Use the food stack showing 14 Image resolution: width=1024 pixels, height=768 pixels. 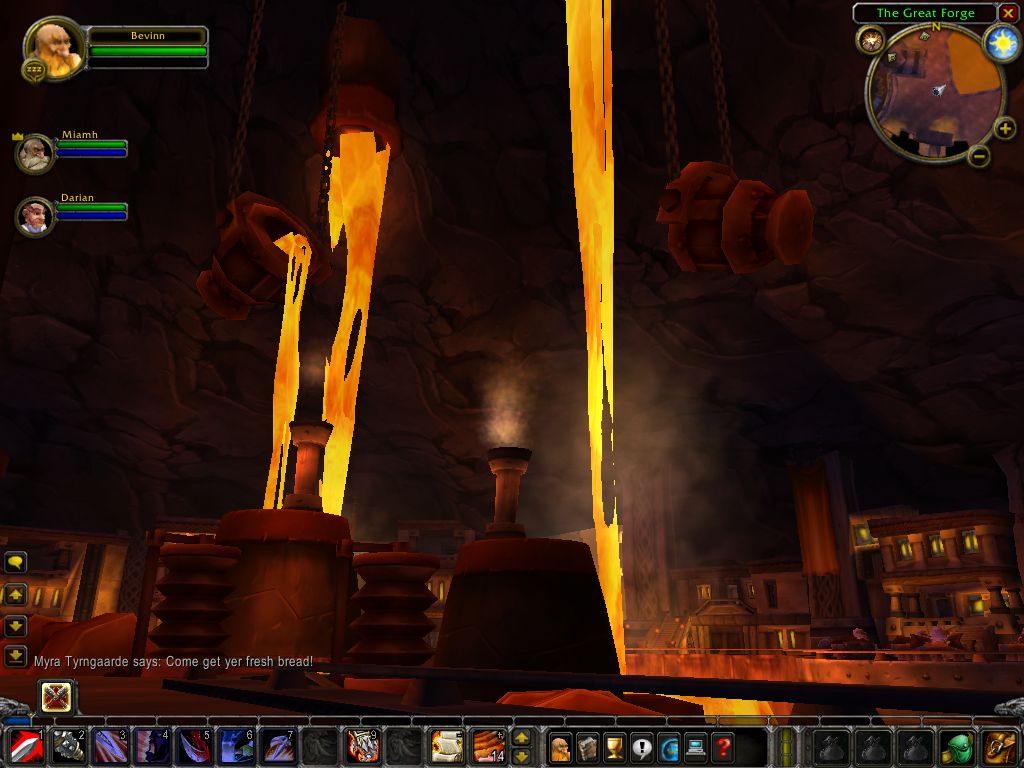[488, 746]
